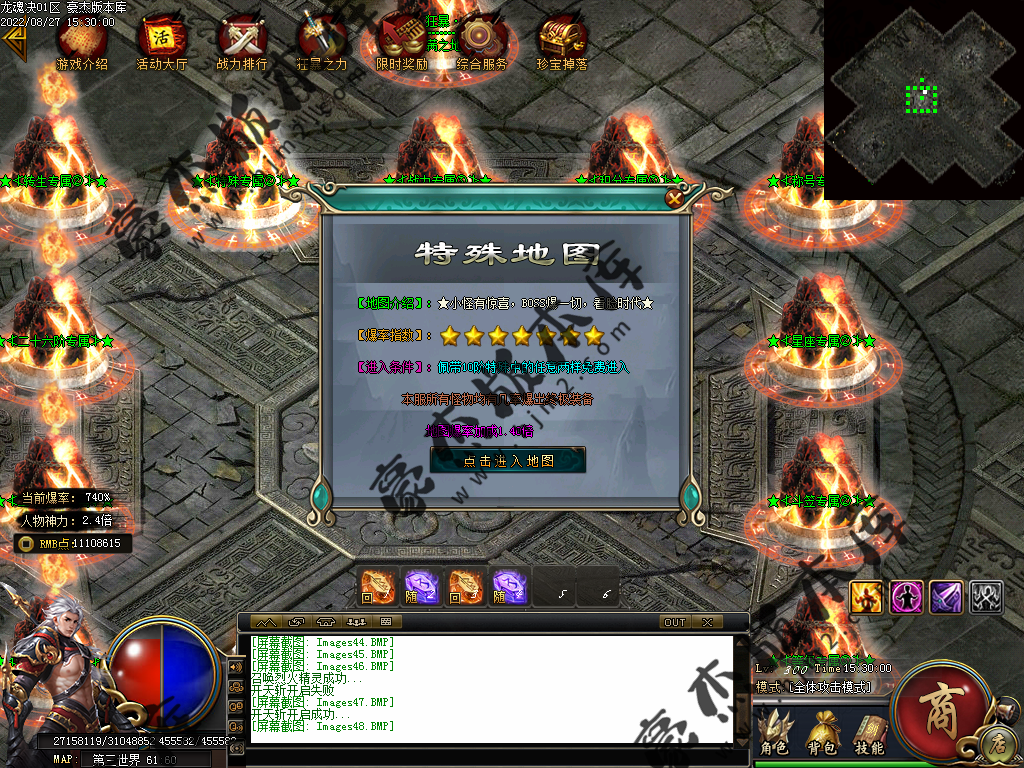
Task: Activate the purple sword skill icon
Action: tap(946, 597)
